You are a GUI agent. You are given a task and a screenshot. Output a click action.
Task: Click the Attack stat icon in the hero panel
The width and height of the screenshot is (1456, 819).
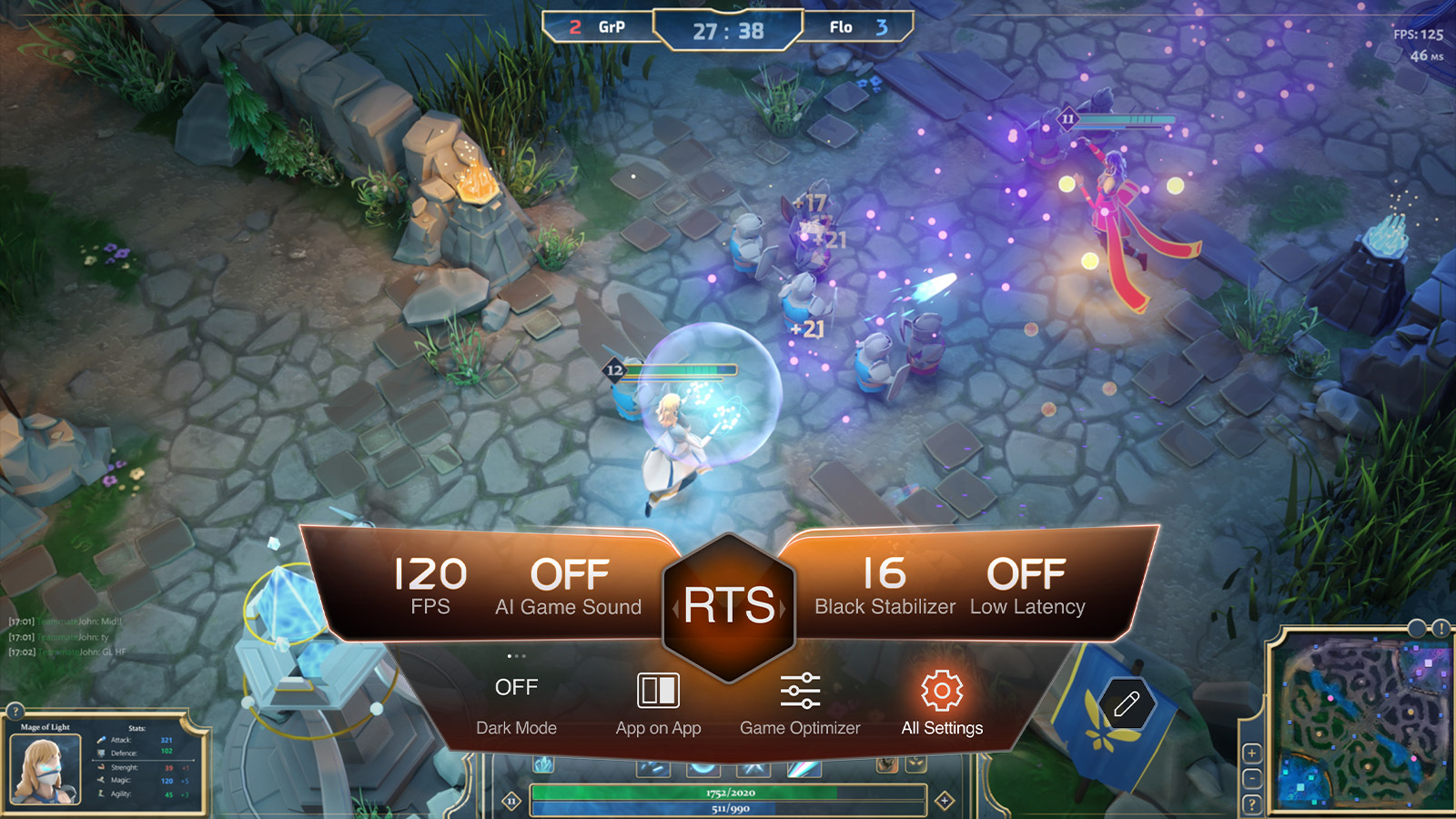coord(102,739)
